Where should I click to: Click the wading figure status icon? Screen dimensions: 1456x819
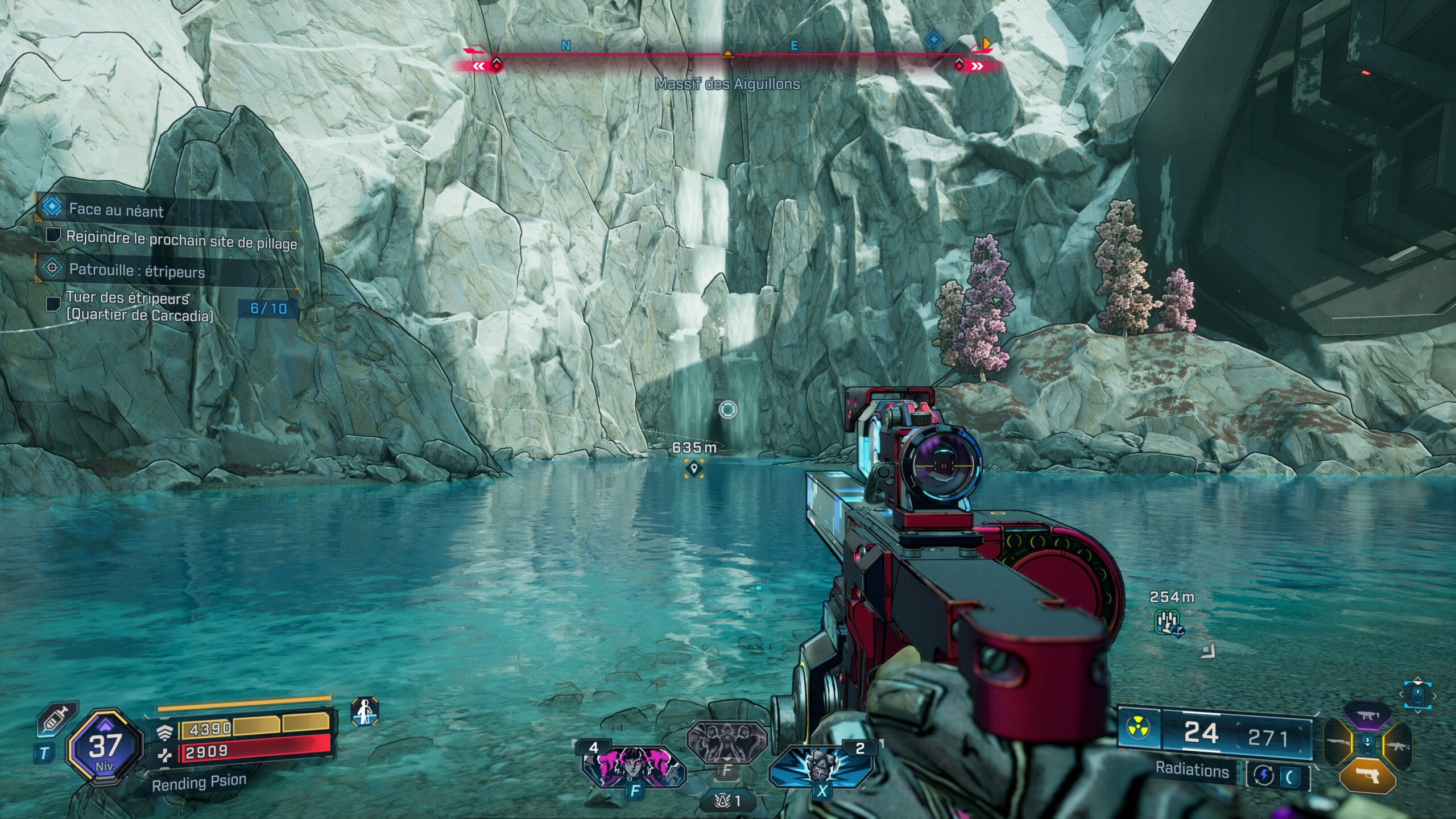click(x=365, y=712)
